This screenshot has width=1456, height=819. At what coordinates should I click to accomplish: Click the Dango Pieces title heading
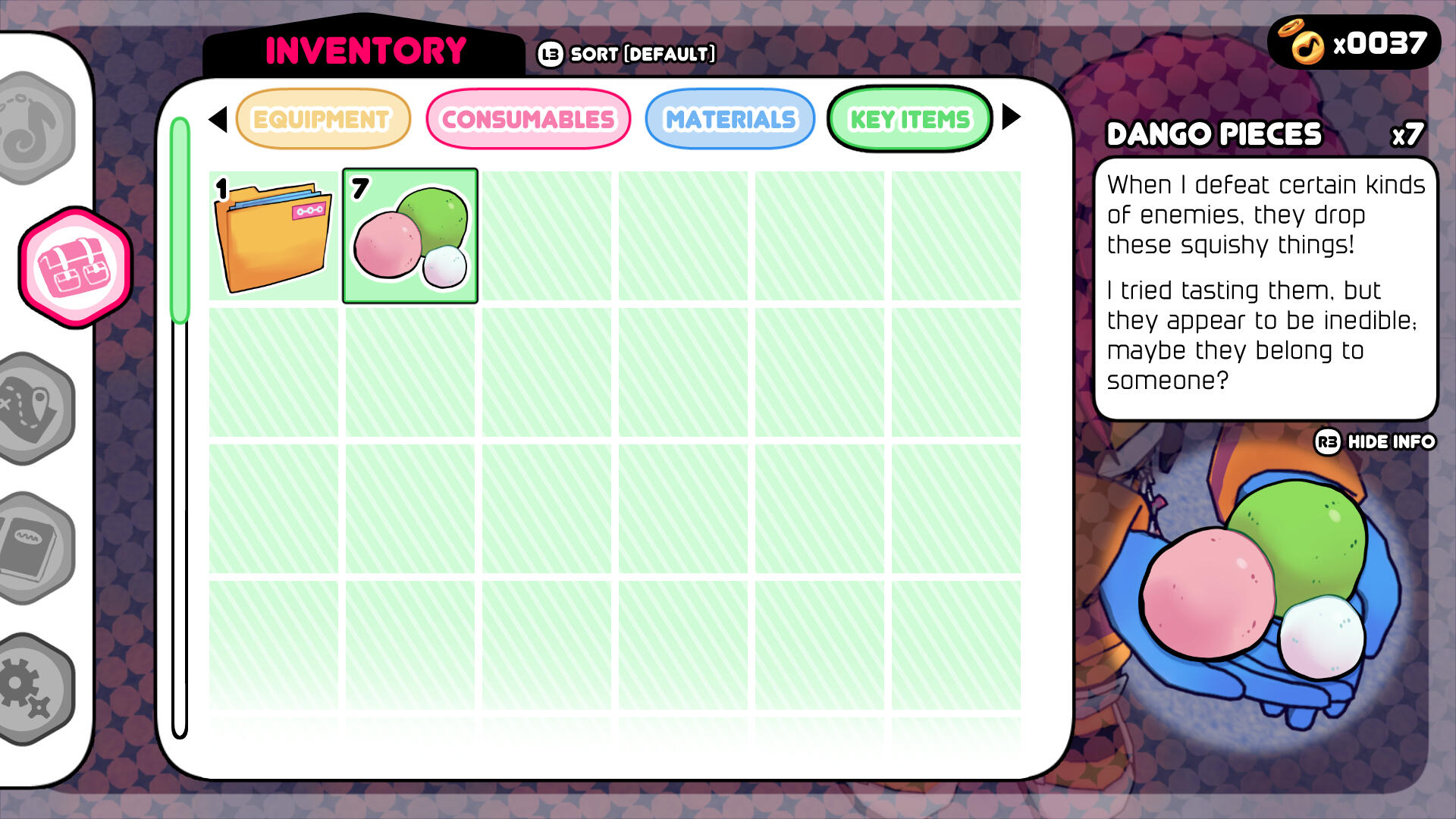coord(1213,133)
